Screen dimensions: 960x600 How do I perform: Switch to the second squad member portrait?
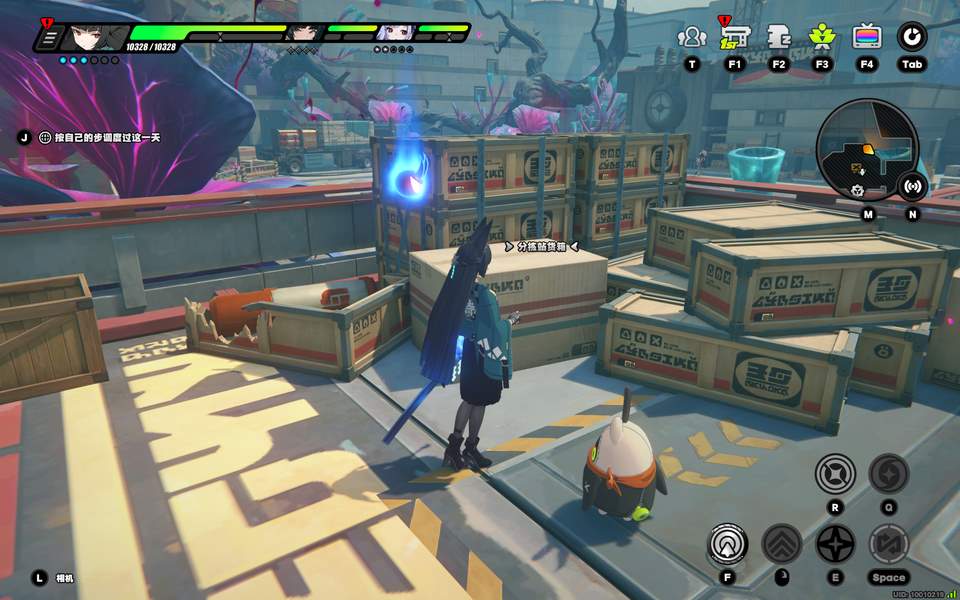click(301, 33)
